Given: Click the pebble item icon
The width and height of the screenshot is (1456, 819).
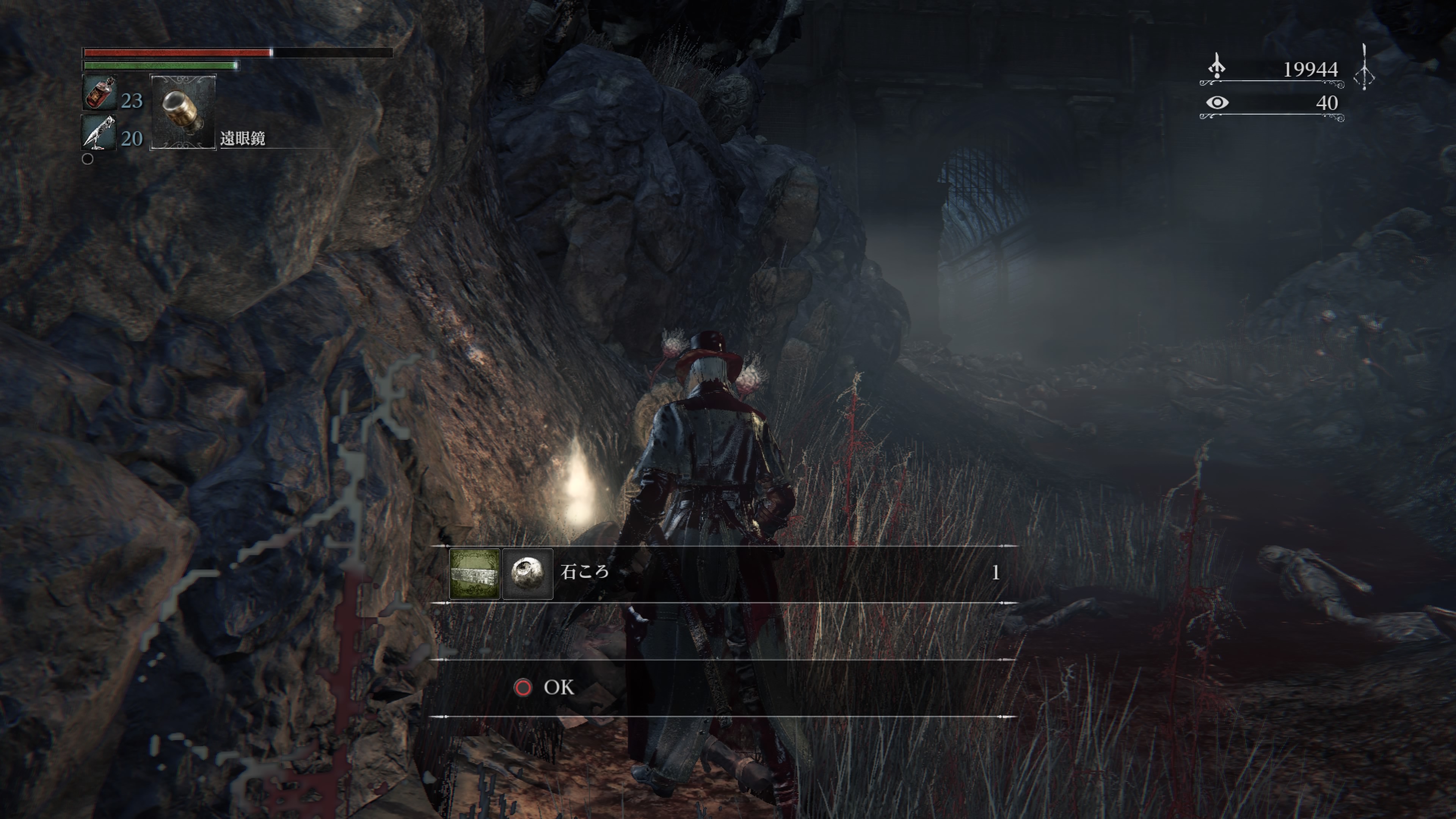Looking at the screenshot, I should (x=527, y=573).
